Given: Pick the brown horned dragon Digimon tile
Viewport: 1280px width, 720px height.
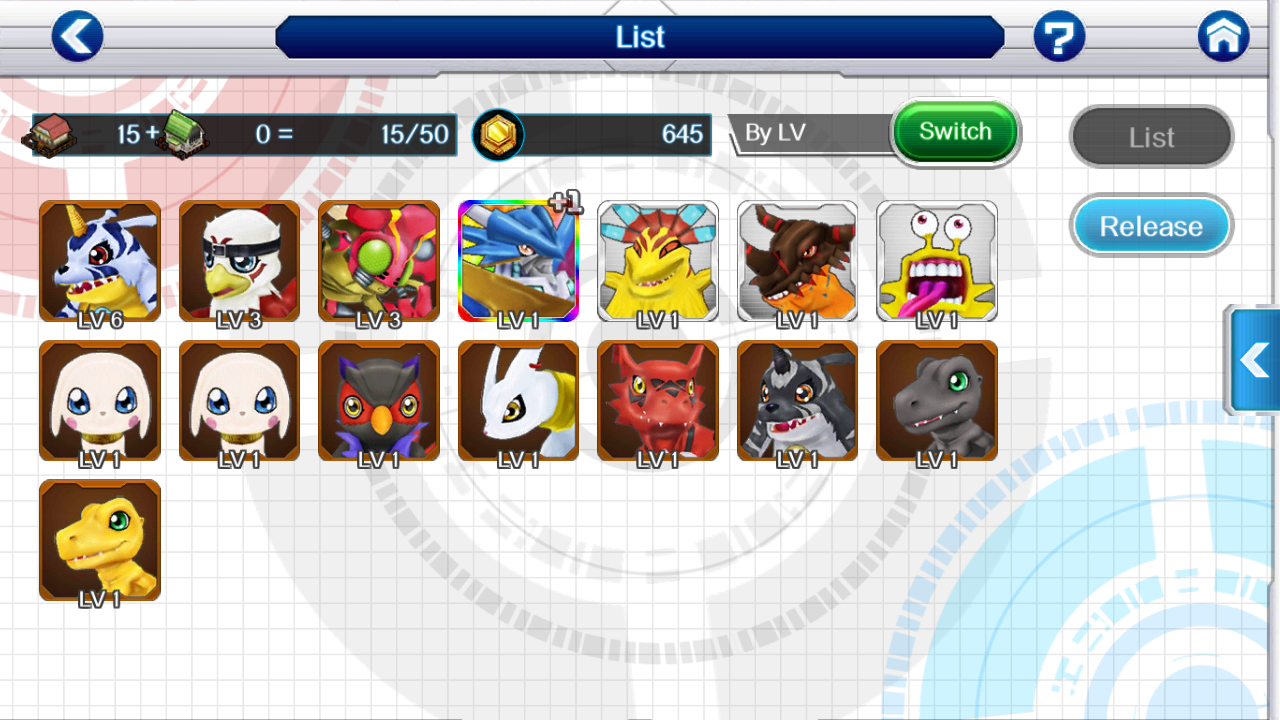Looking at the screenshot, I should click(797, 261).
